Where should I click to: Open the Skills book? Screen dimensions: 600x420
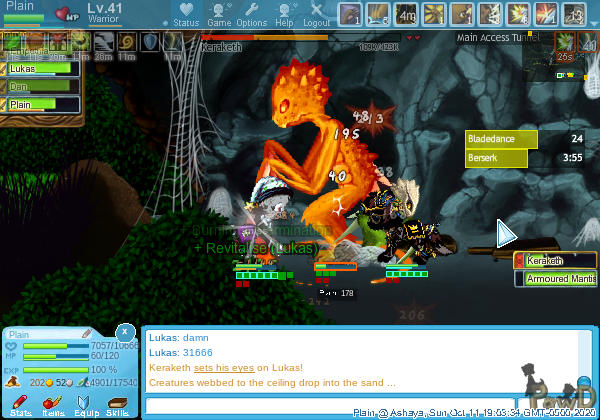(117, 403)
